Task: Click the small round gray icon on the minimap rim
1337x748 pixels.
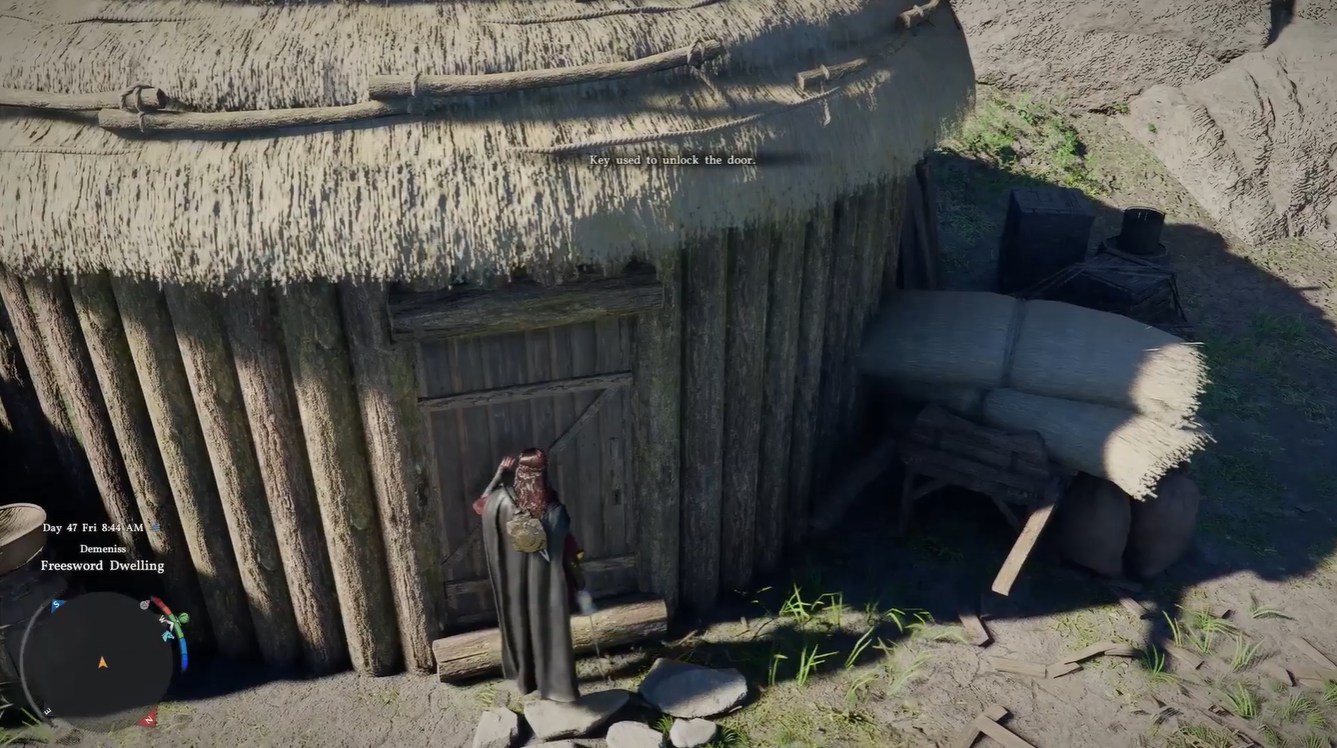Action: (143, 604)
